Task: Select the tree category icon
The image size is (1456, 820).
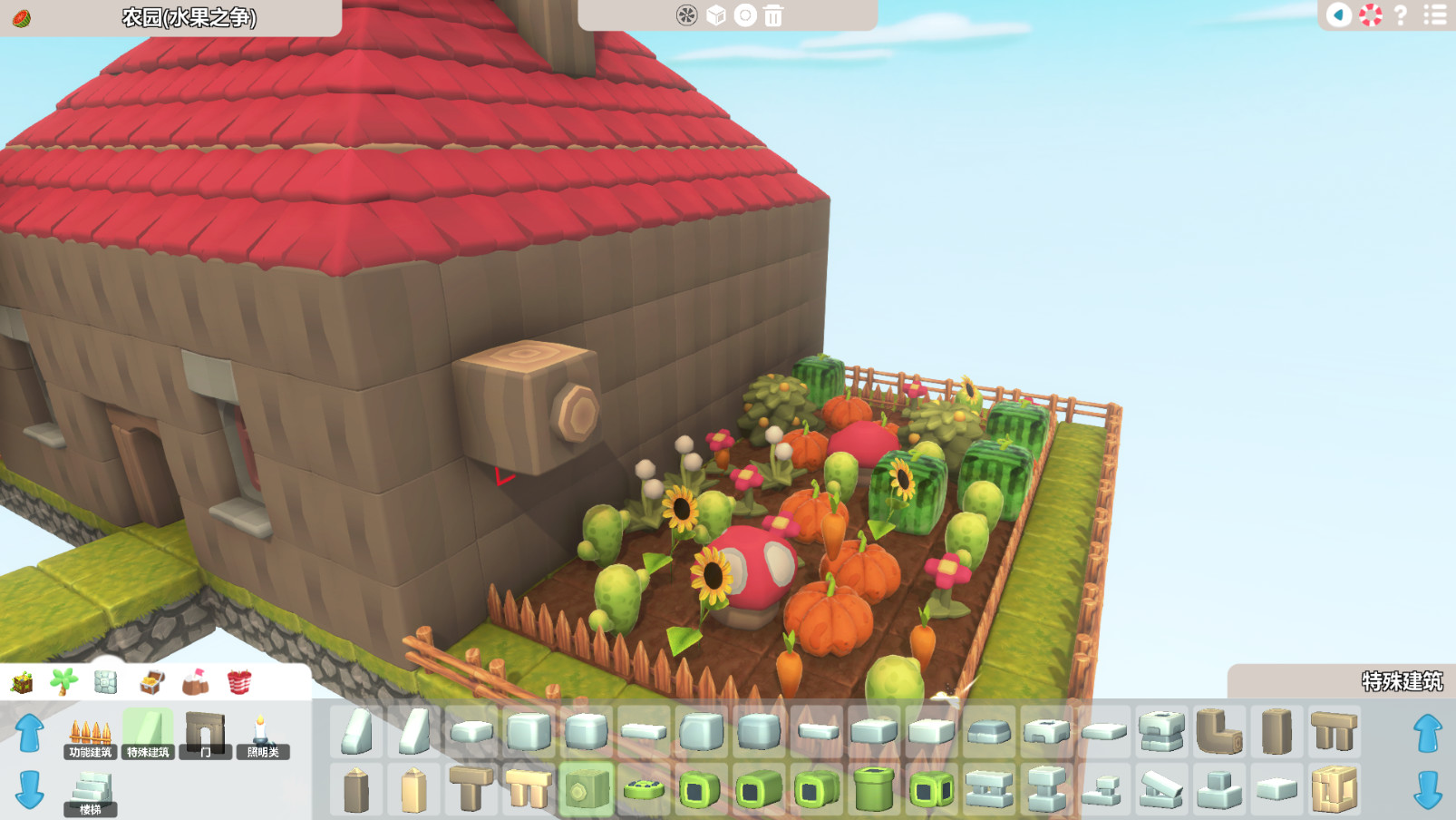Action: 63,684
